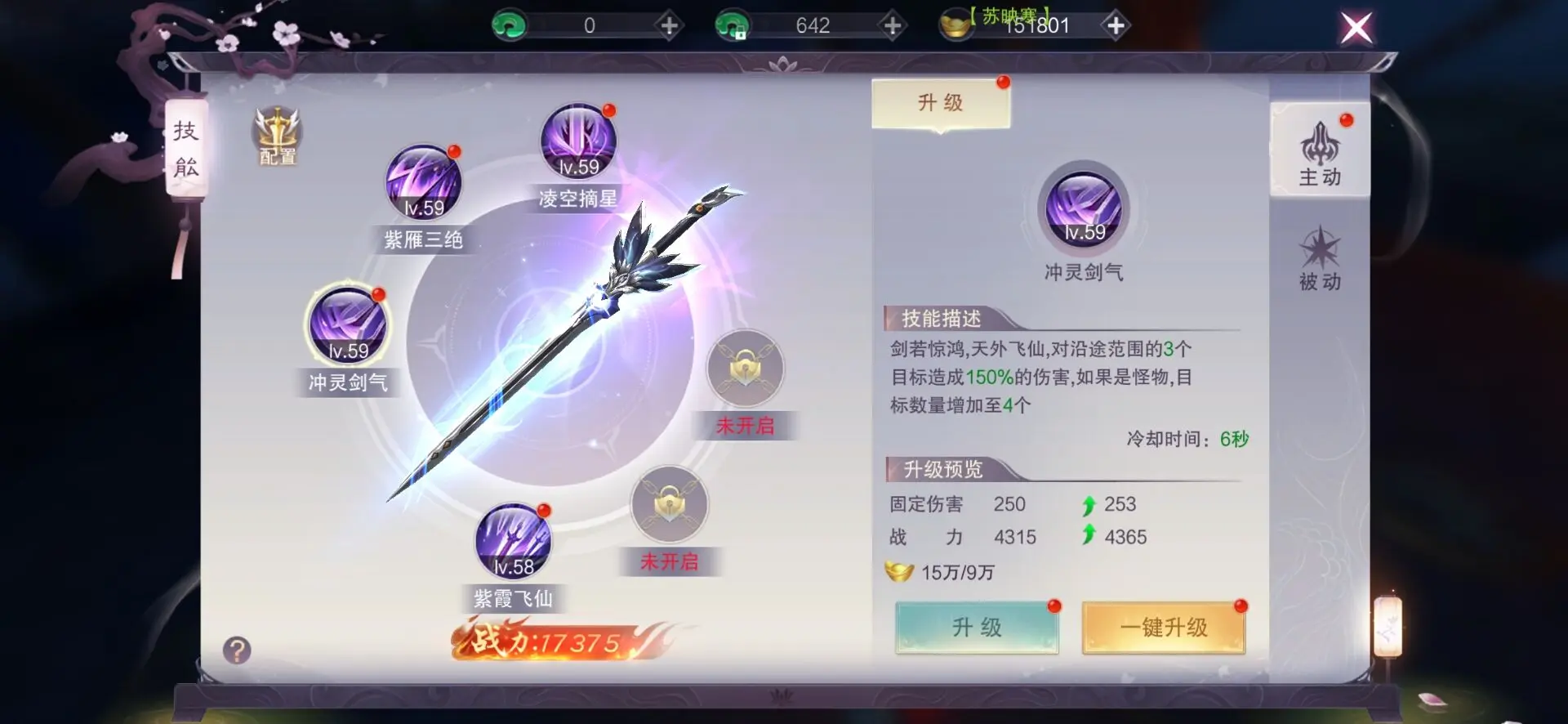Click the gold ingot currency icon
1568x724 pixels.
955,25
